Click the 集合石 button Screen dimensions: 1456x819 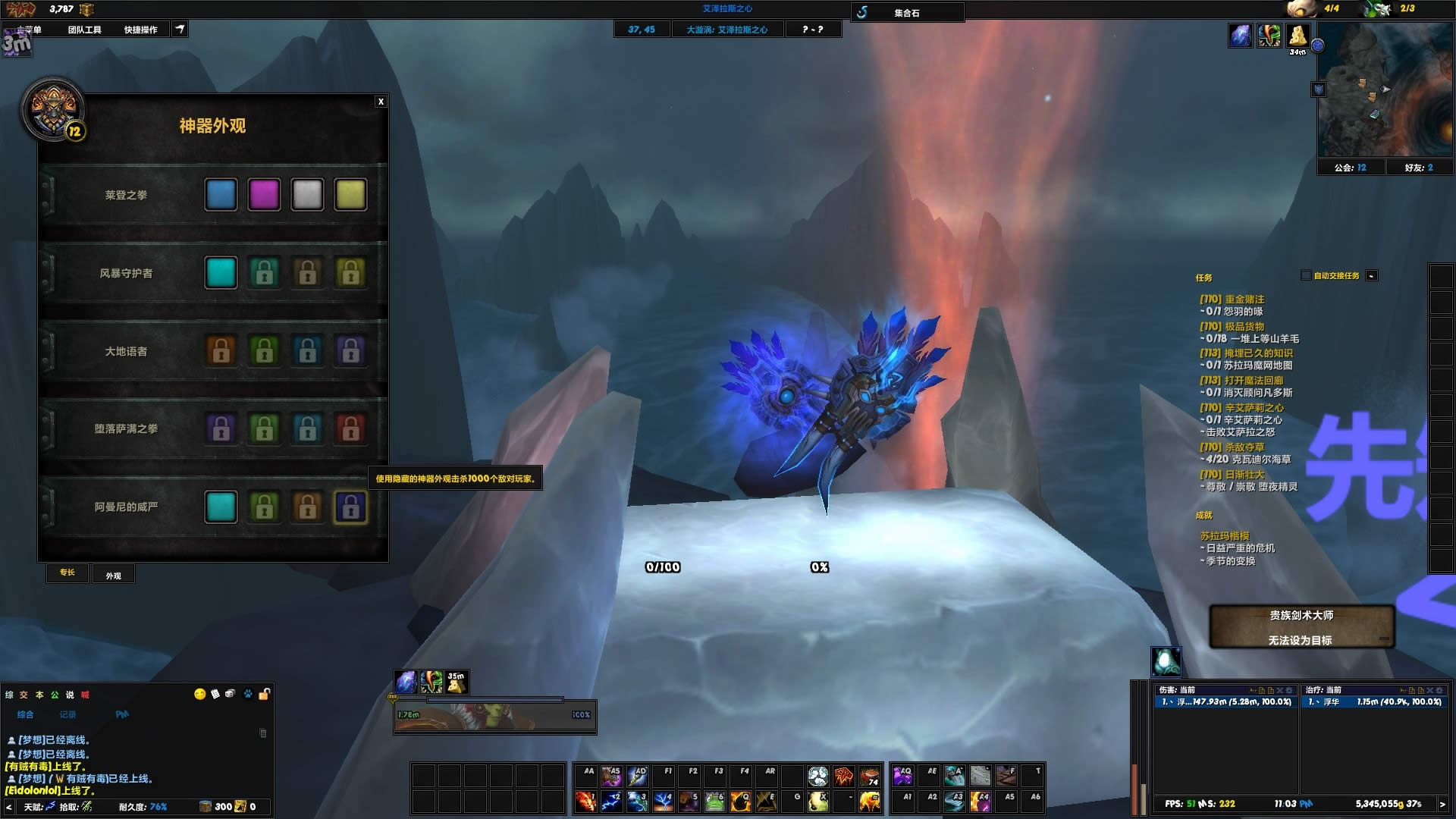(x=906, y=13)
